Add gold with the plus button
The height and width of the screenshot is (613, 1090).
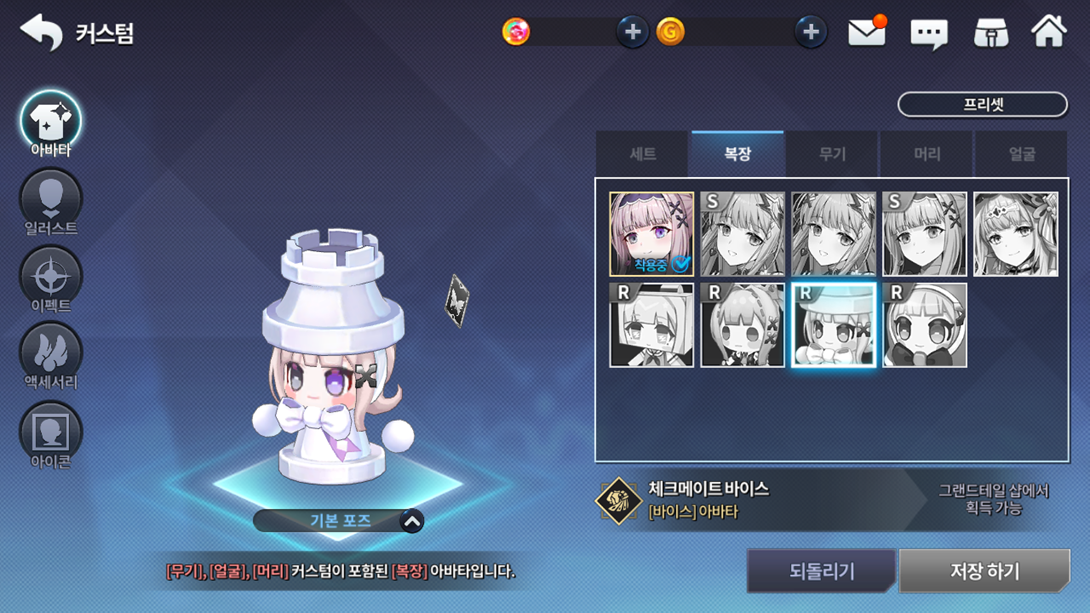810,32
